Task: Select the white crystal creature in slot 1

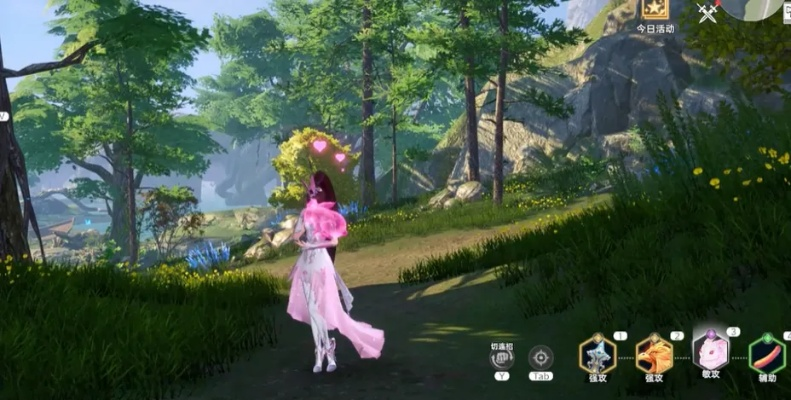Action: click(x=597, y=353)
